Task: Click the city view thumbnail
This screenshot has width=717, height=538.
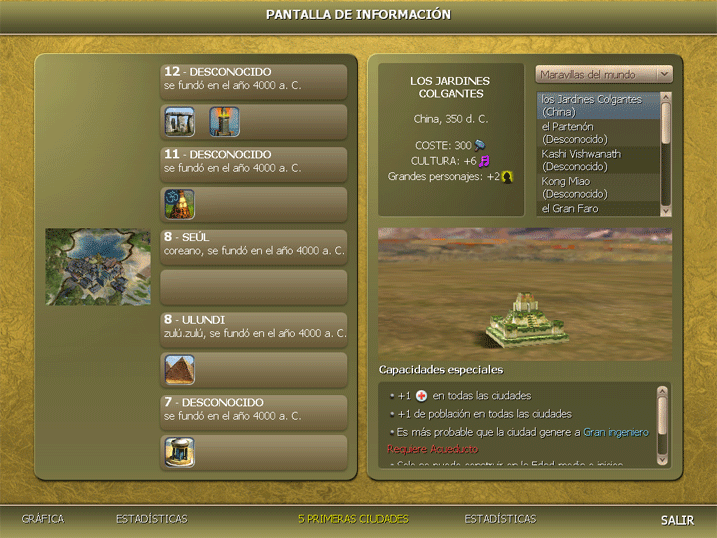Action: pos(98,267)
